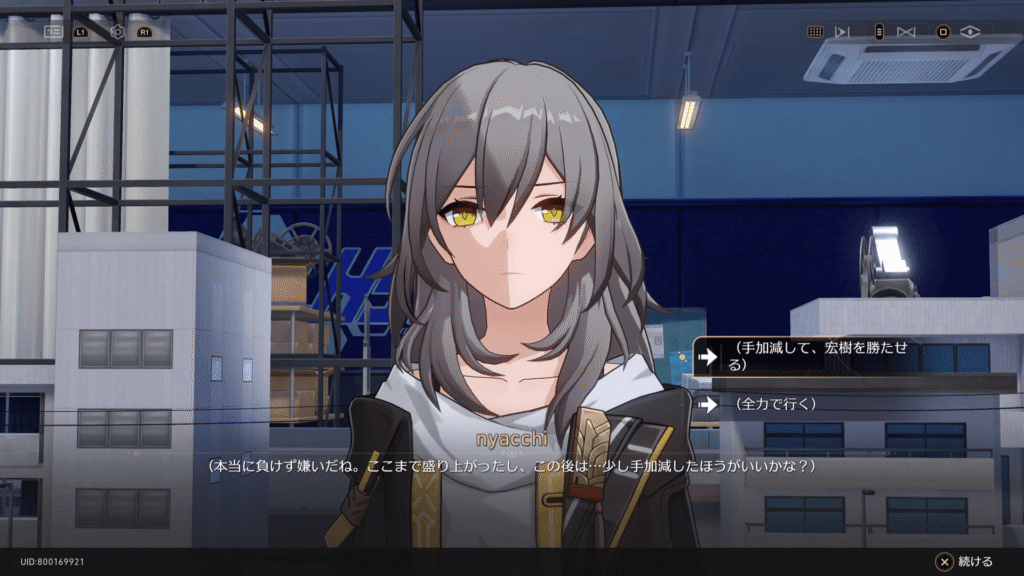Open the gear settings icon
Viewport: 1024px width, 576px height.
(x=118, y=32)
